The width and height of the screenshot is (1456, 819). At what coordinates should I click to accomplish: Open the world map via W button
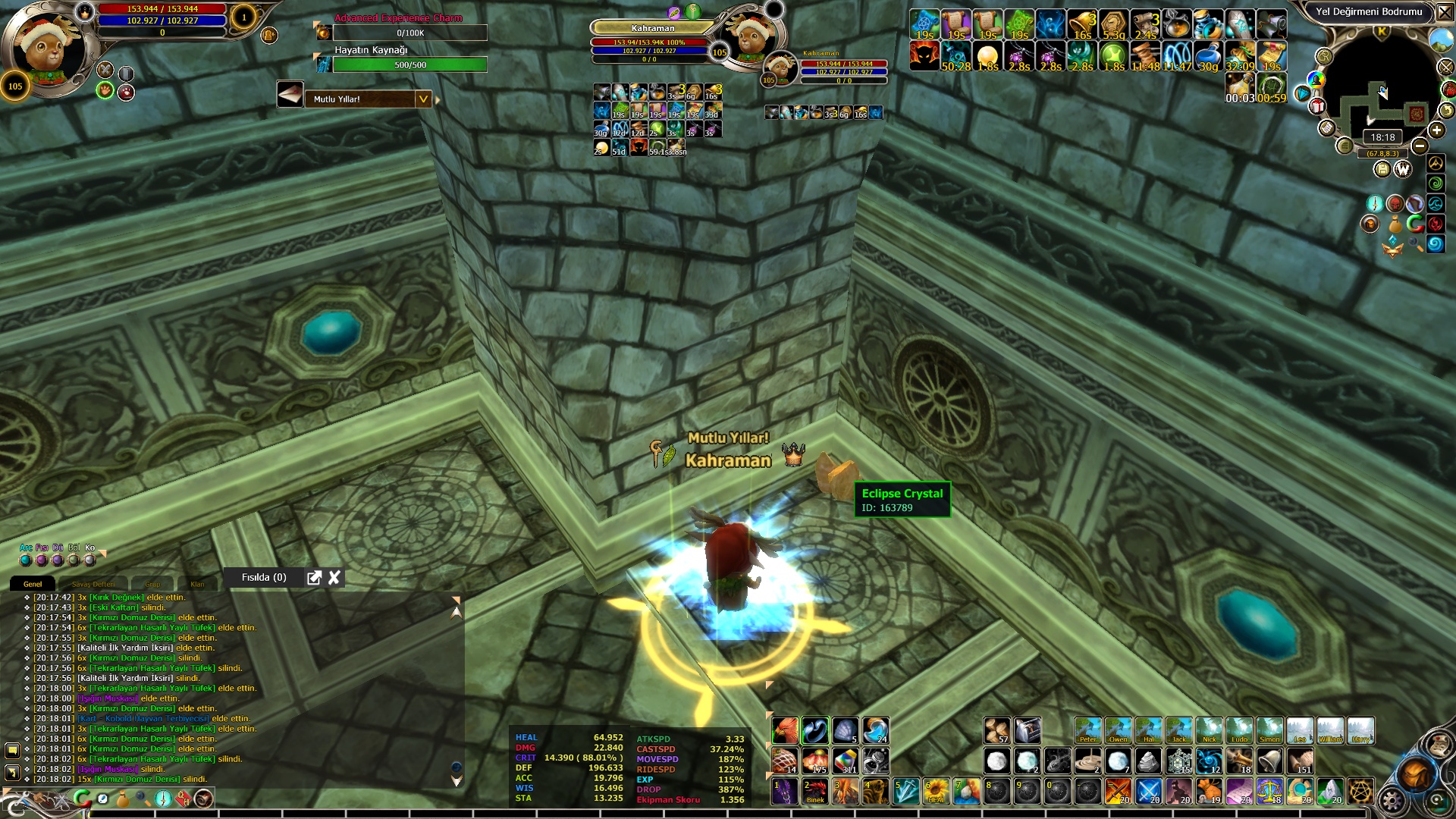click(x=1402, y=169)
